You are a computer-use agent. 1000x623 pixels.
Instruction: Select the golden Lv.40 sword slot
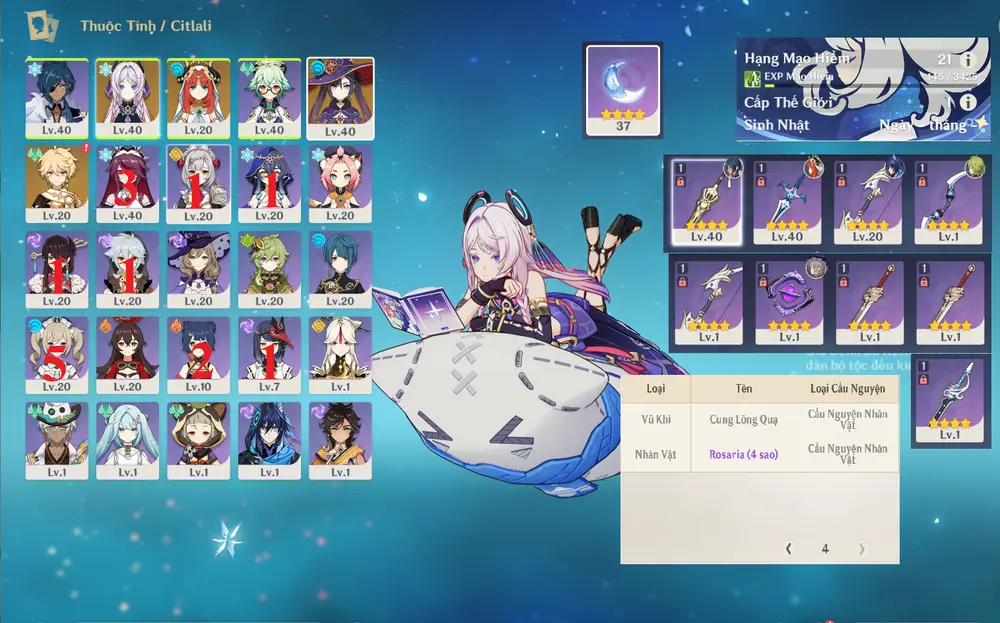[706, 200]
